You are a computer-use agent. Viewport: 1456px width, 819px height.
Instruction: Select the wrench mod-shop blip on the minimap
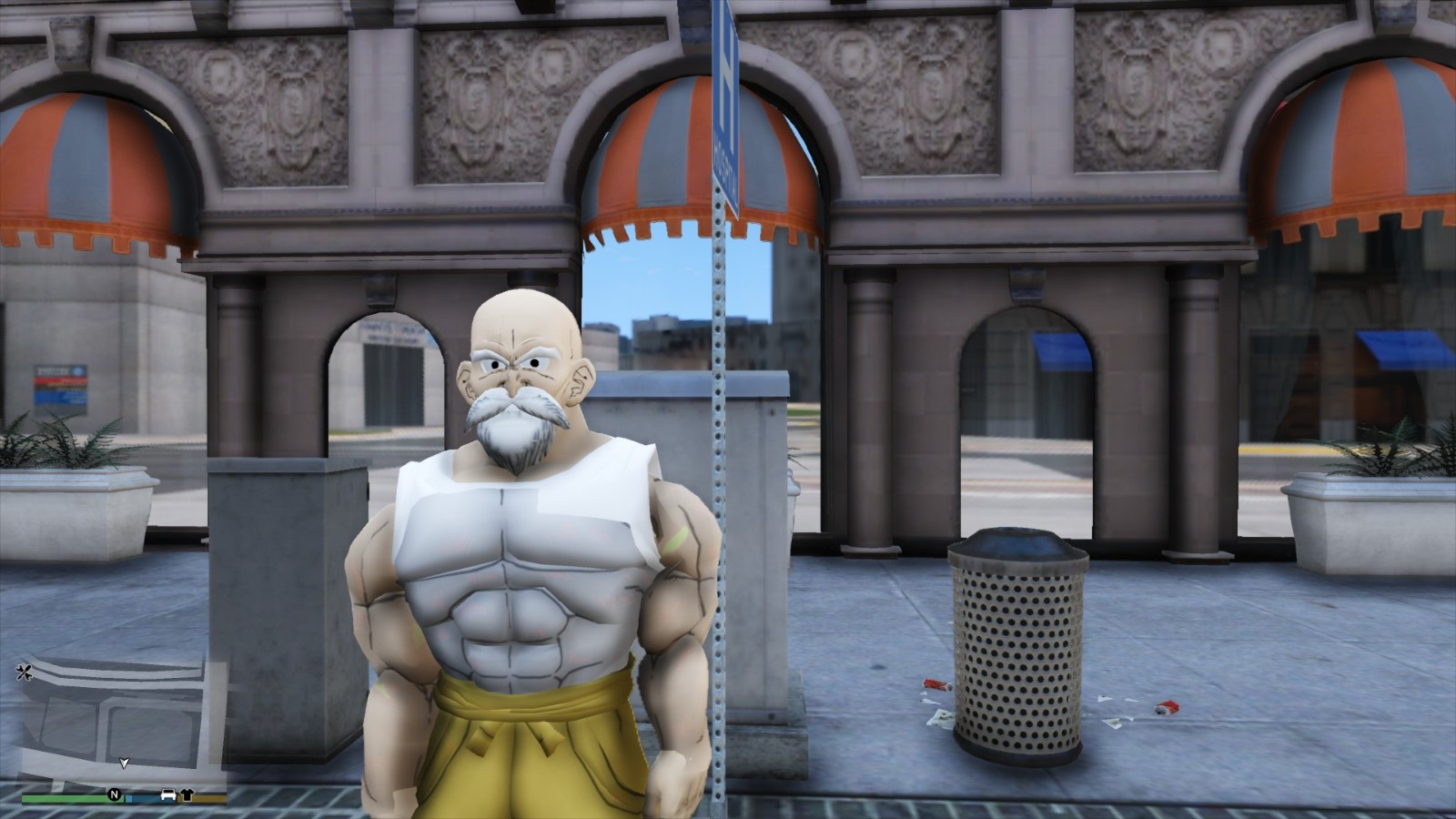coord(25,672)
